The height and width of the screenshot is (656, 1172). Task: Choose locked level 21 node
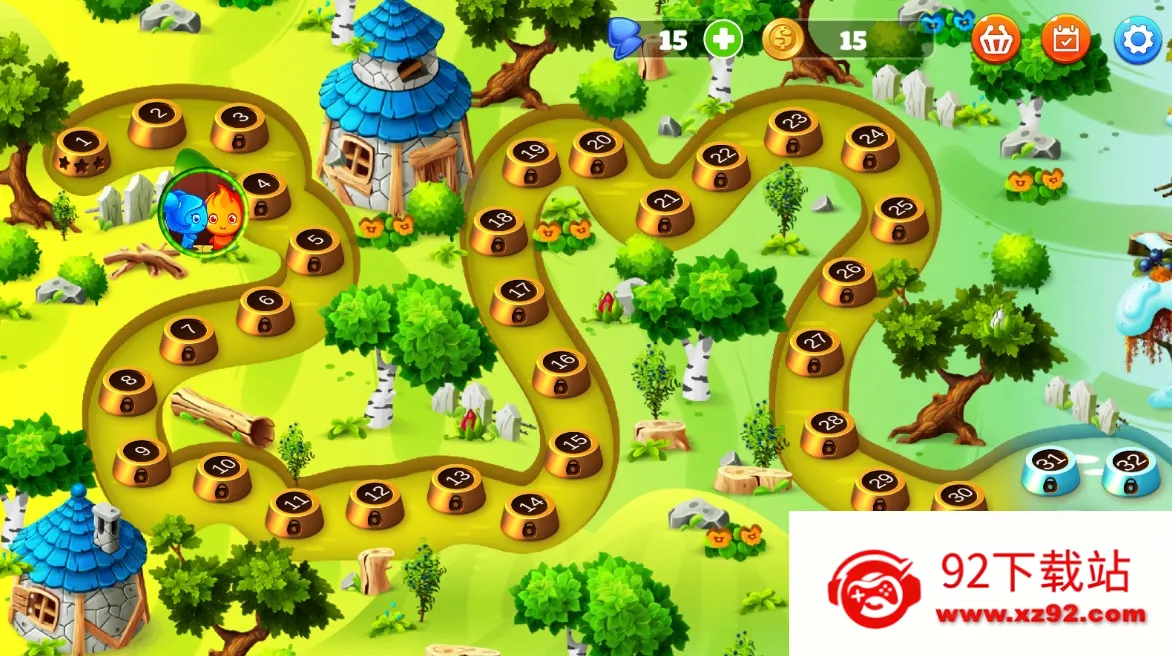(x=665, y=209)
